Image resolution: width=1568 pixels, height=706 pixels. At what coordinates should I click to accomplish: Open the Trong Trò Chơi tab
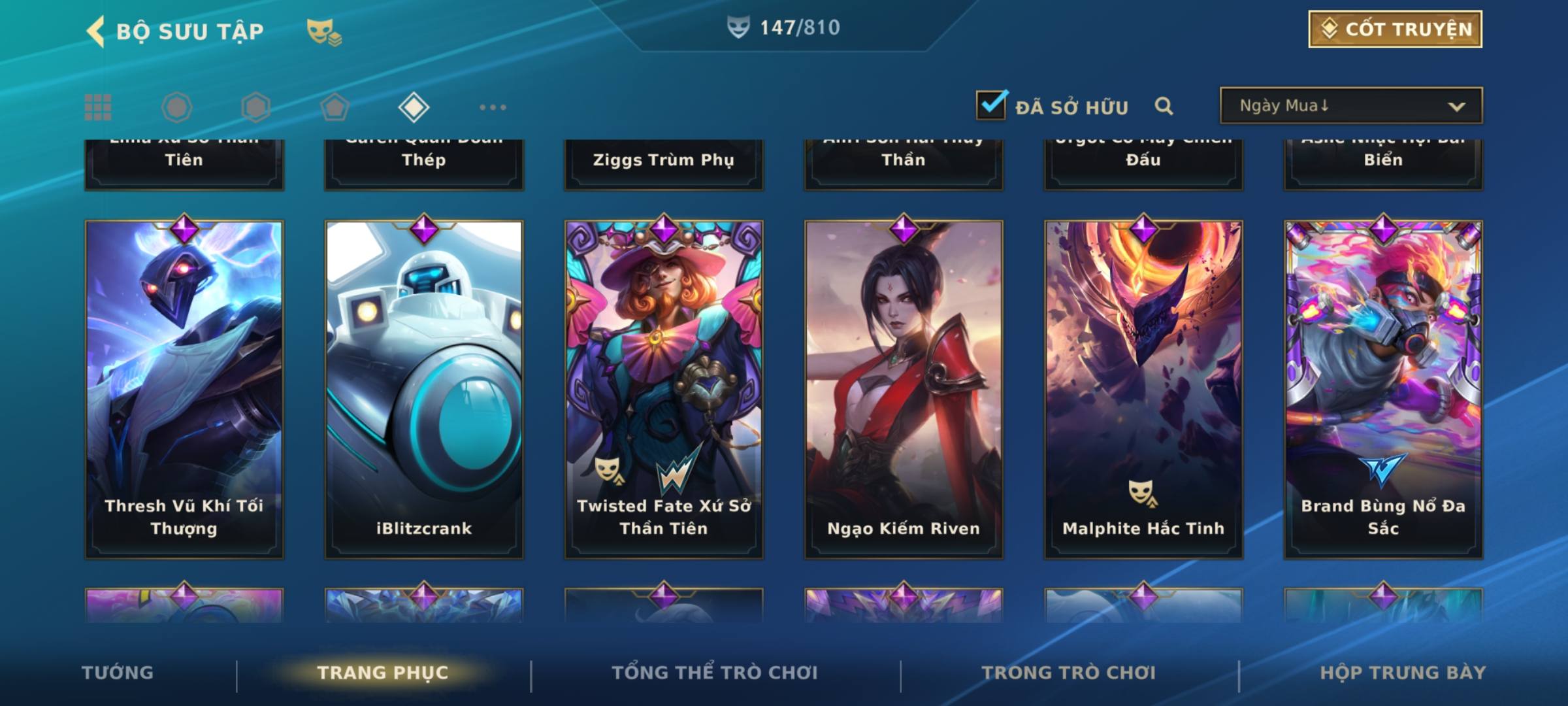[1069, 673]
